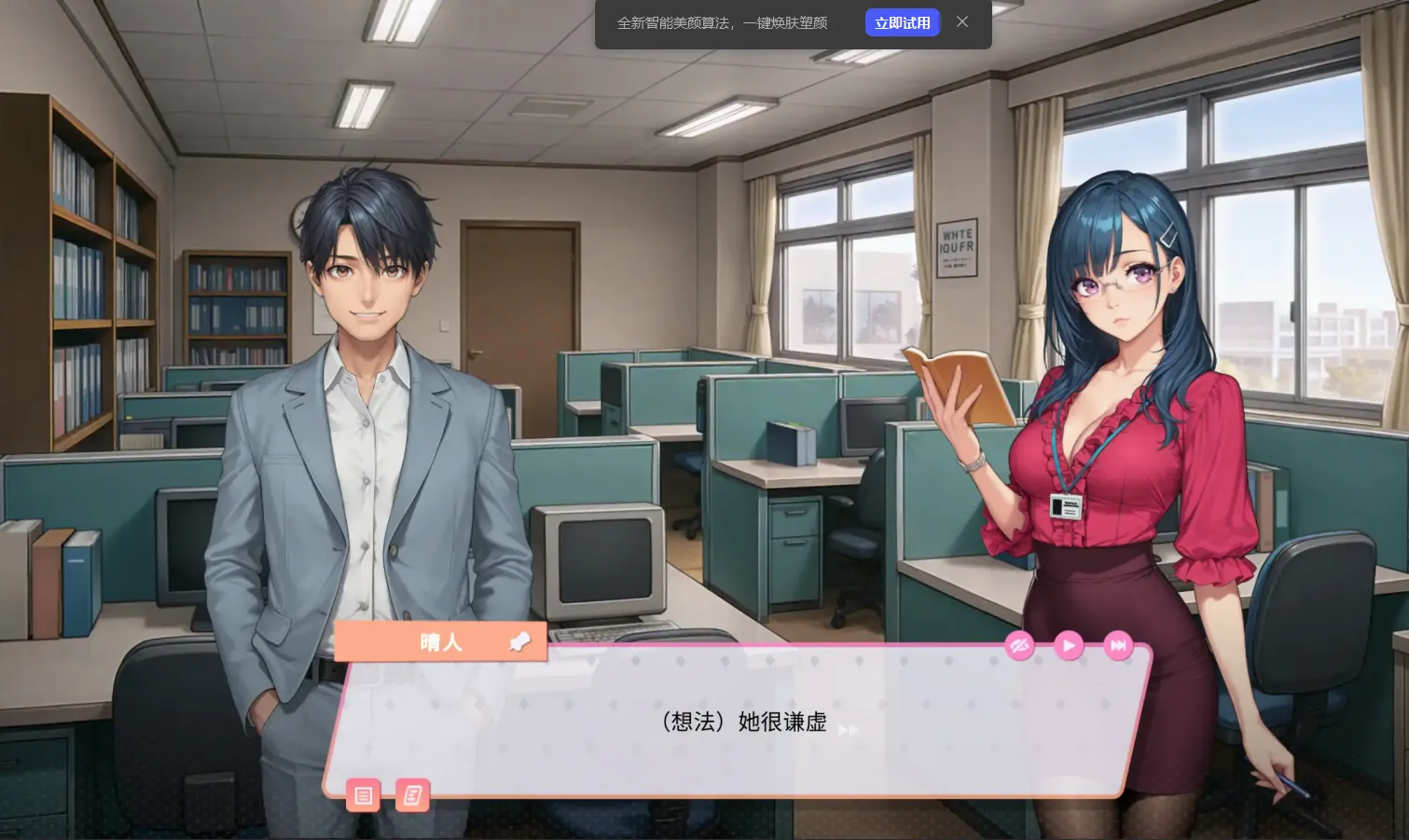Open the dialogue backlog with the list icon
This screenshot has height=840, width=1409.
[x=363, y=795]
